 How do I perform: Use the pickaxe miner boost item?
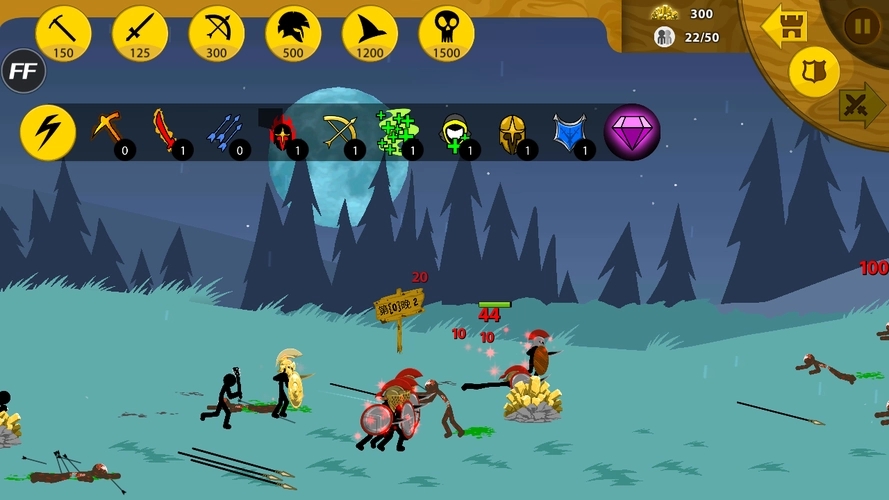[x=108, y=132]
